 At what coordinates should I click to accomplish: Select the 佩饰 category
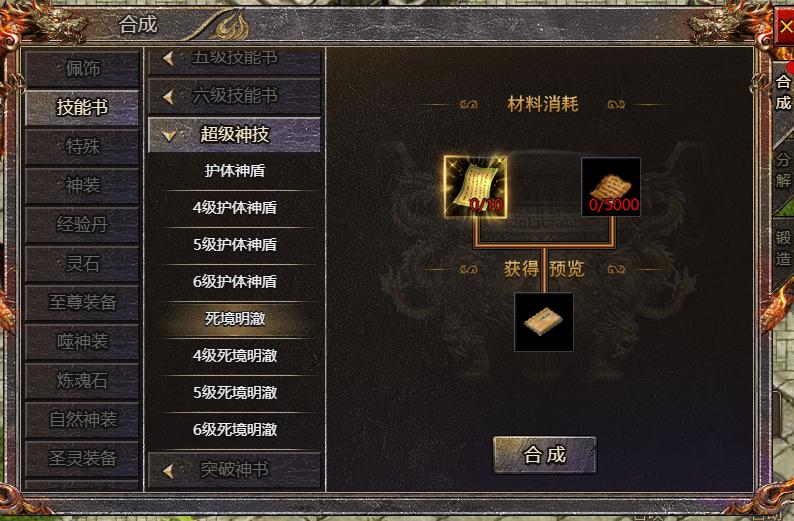tap(82, 69)
